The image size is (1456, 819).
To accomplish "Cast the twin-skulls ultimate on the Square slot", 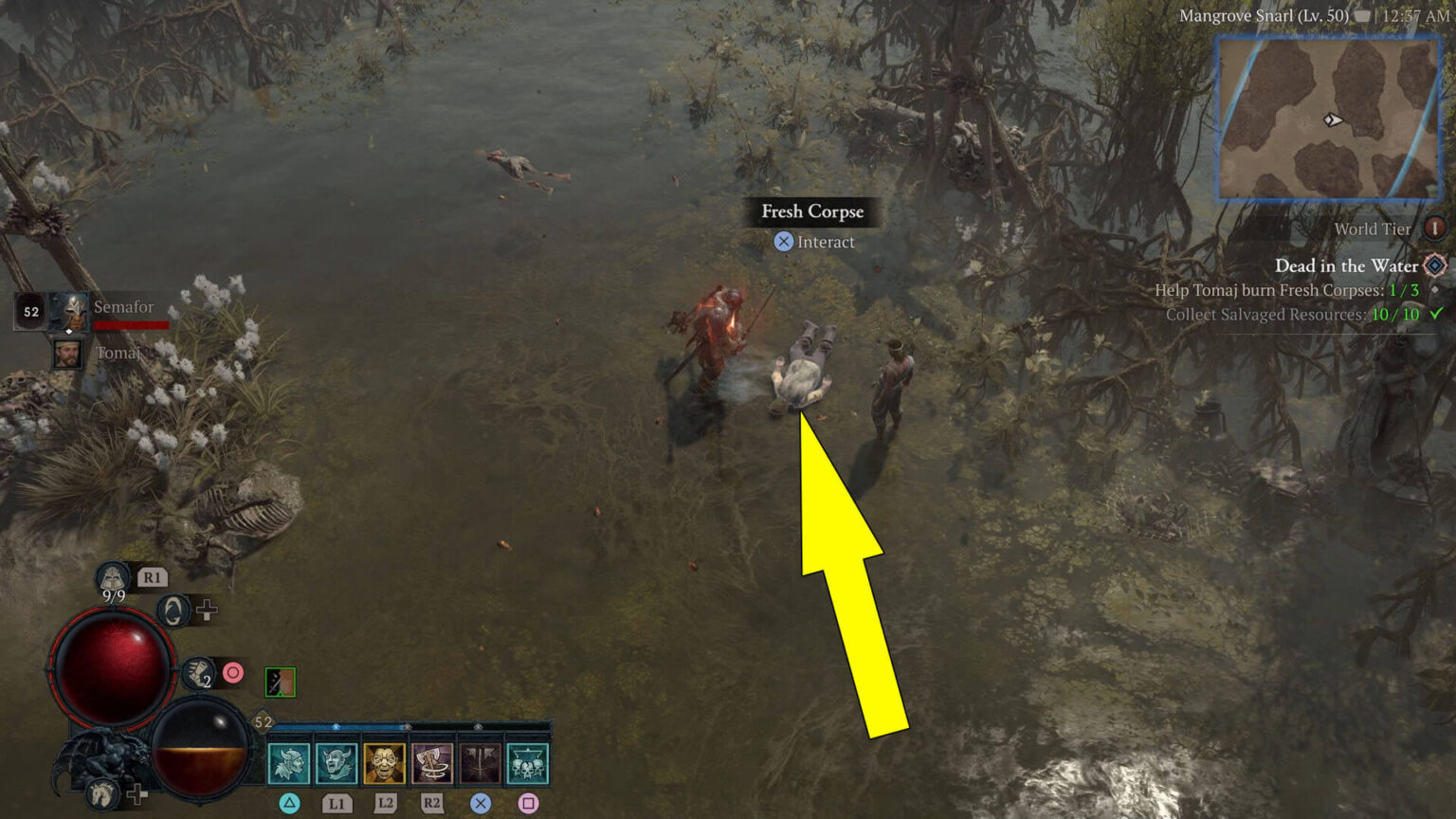I will [527, 765].
